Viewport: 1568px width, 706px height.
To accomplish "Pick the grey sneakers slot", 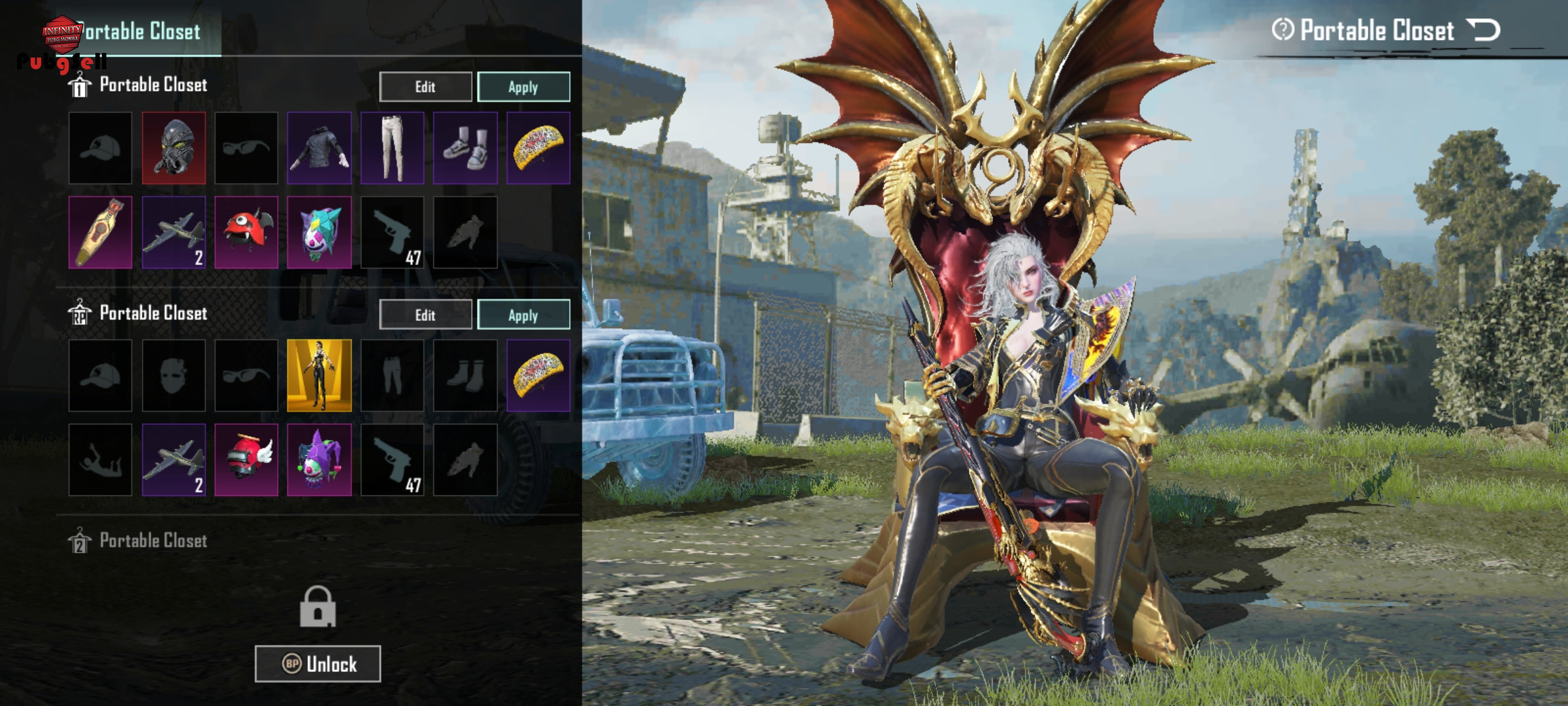I will pos(465,148).
